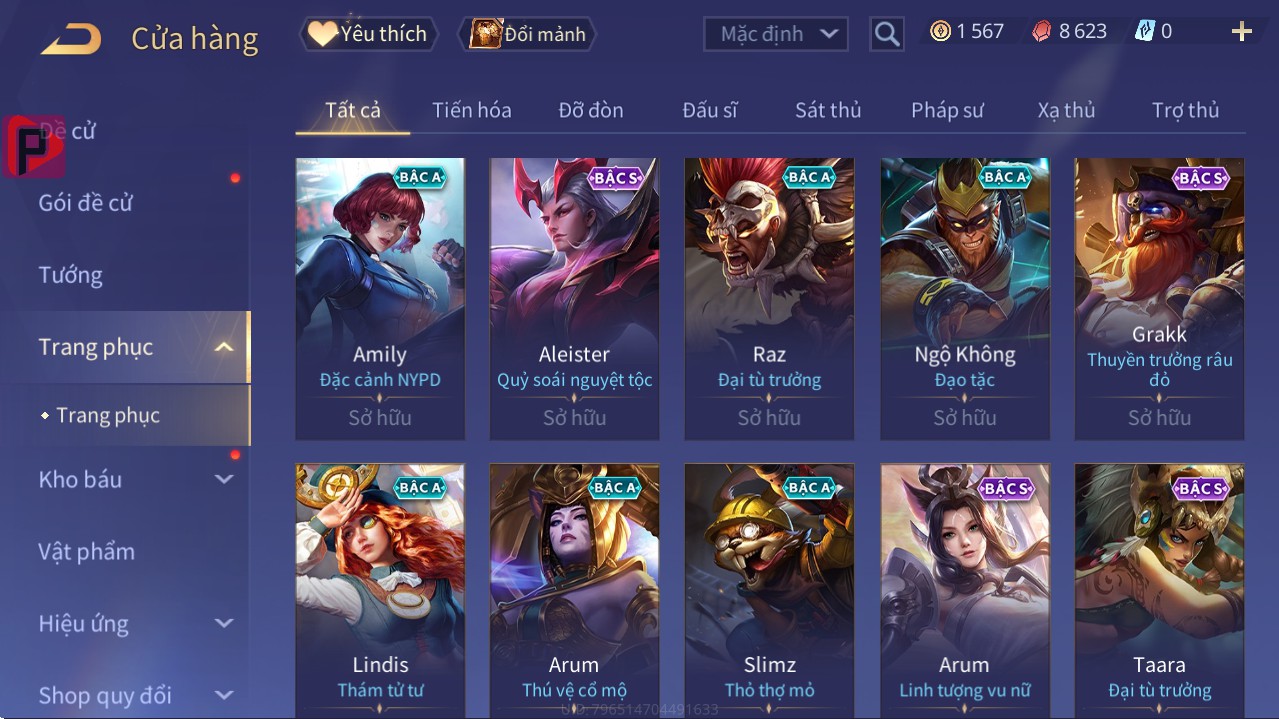Screen dimensions: 1279x719
Task: Show the Pháp sư skins tab
Action: click(947, 110)
